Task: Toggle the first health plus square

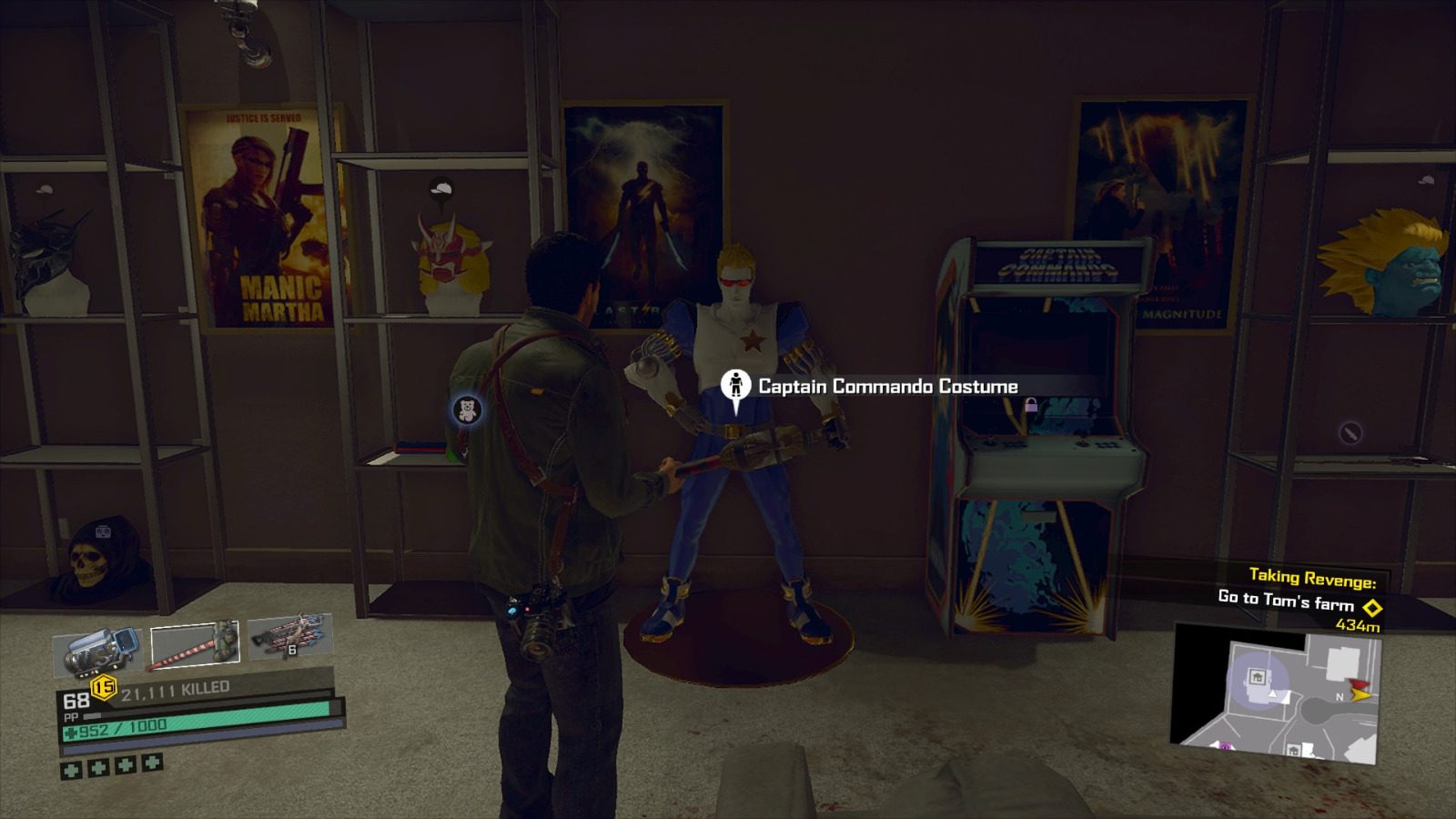Action: pos(71,769)
